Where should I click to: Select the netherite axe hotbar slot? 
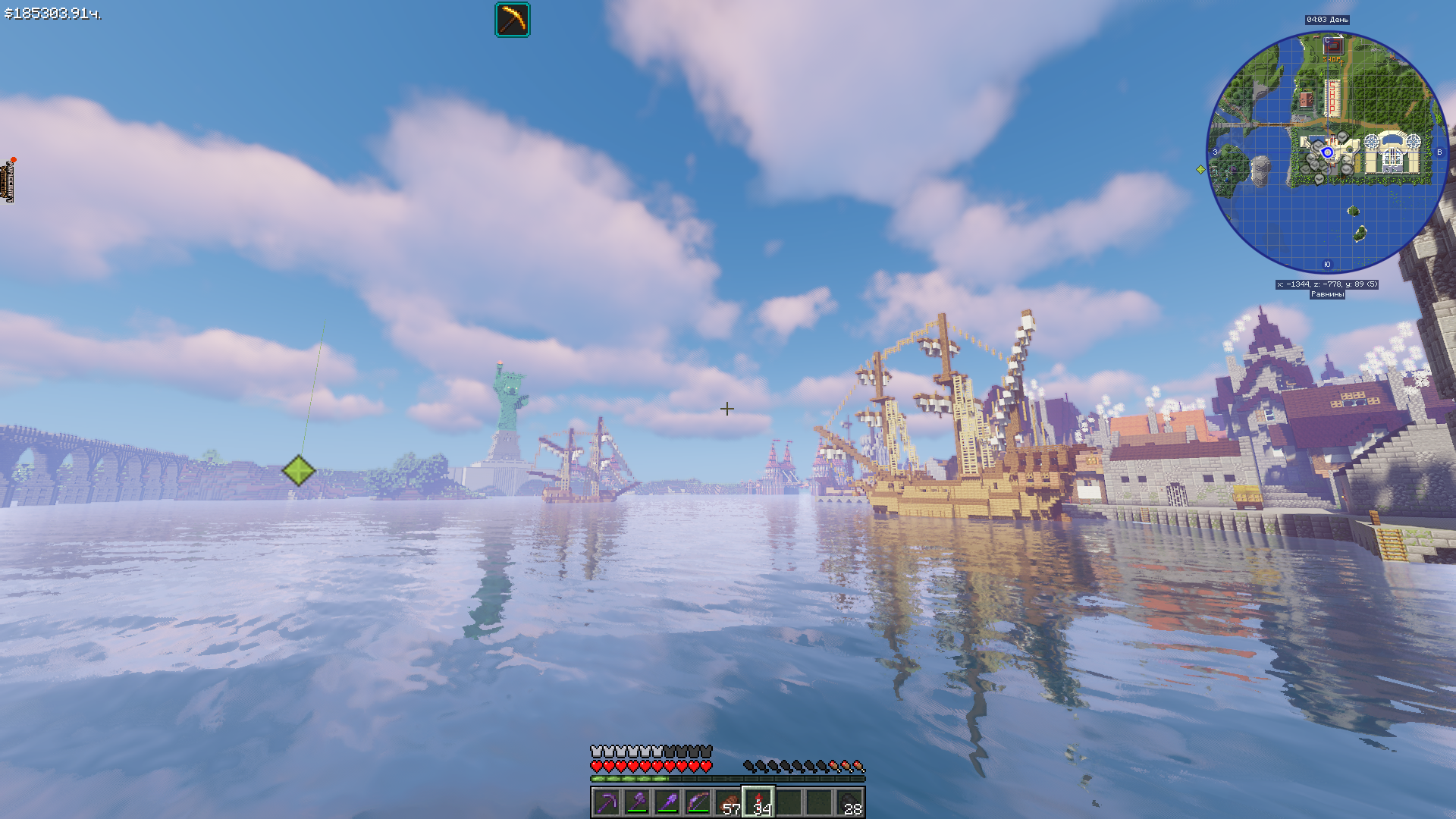(x=637, y=802)
